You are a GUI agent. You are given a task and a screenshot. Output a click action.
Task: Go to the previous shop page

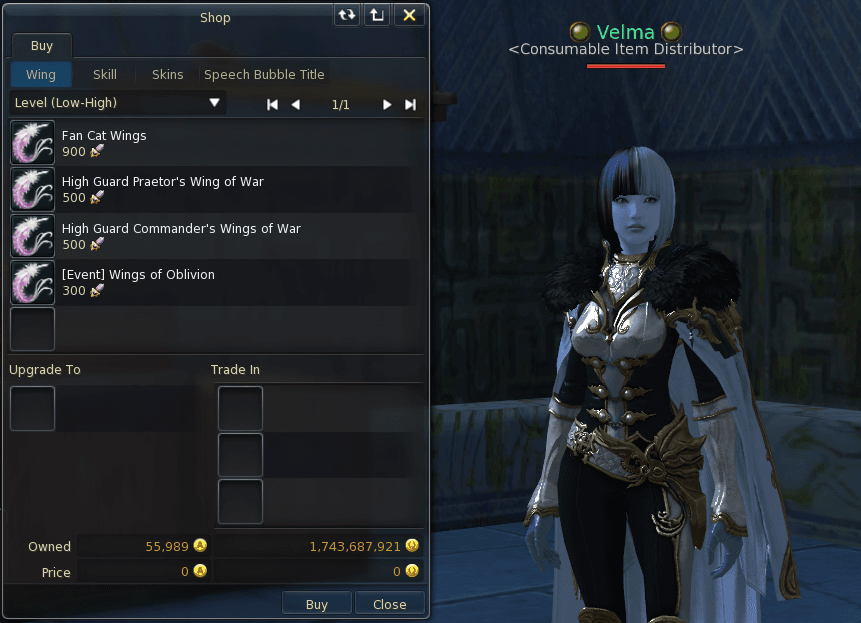point(295,104)
